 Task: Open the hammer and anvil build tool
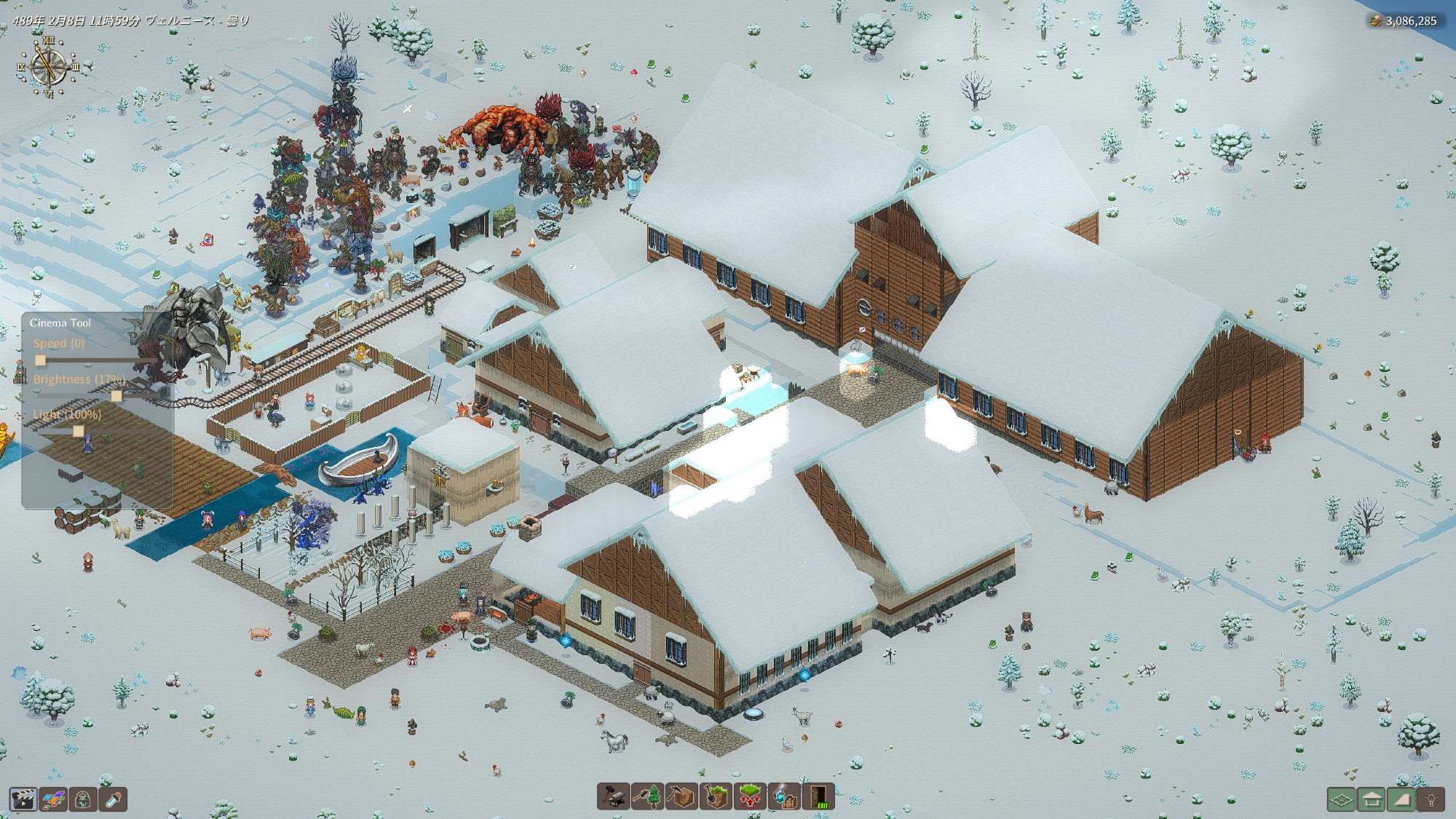(613, 796)
